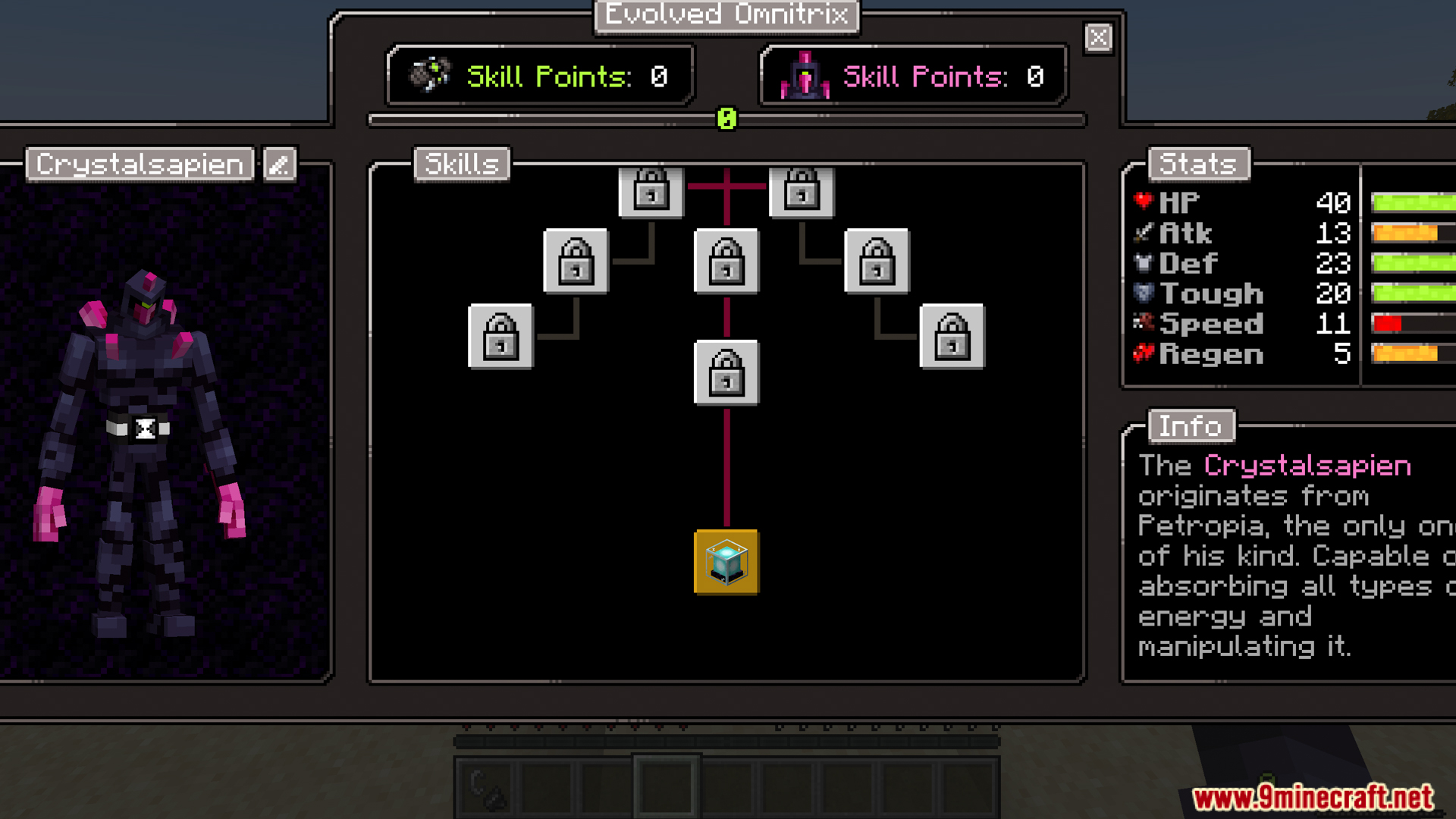This screenshot has height=819, width=1456.
Task: Select the unlocked golden crystal base skill
Action: pos(726,563)
